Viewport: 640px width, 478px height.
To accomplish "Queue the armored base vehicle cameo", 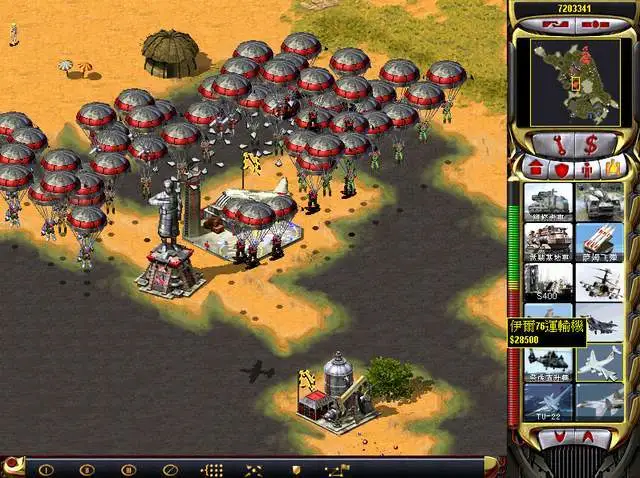I will click(547, 241).
